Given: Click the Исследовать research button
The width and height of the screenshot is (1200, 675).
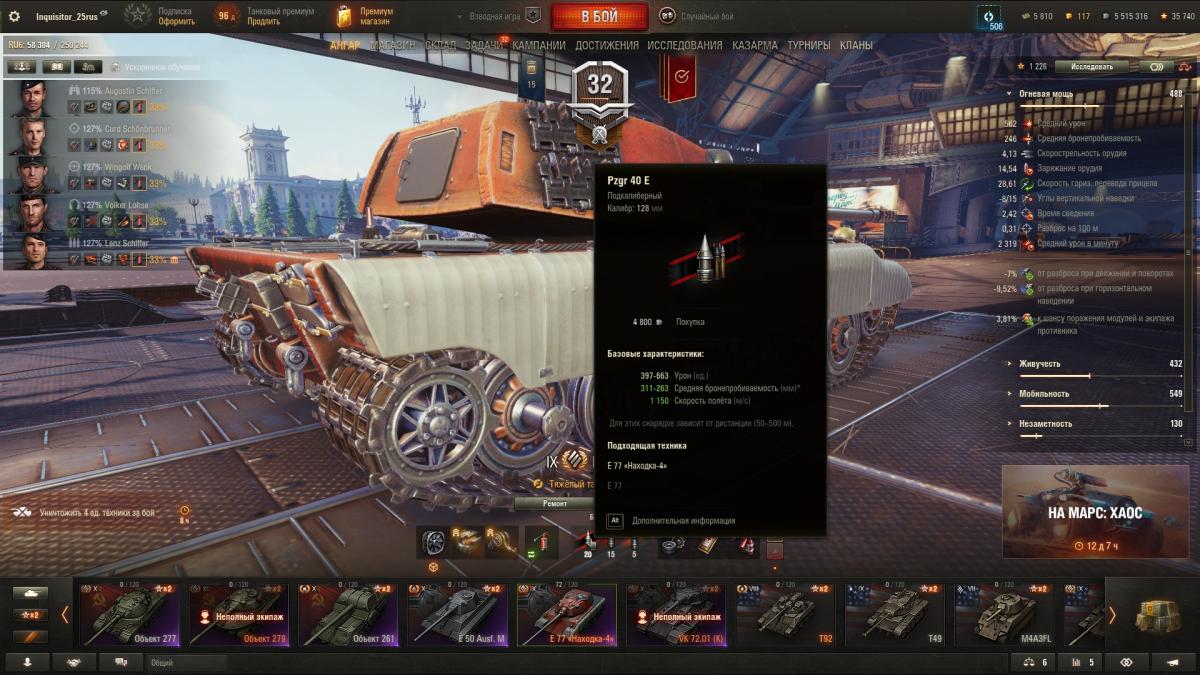Looking at the screenshot, I should [1091, 66].
